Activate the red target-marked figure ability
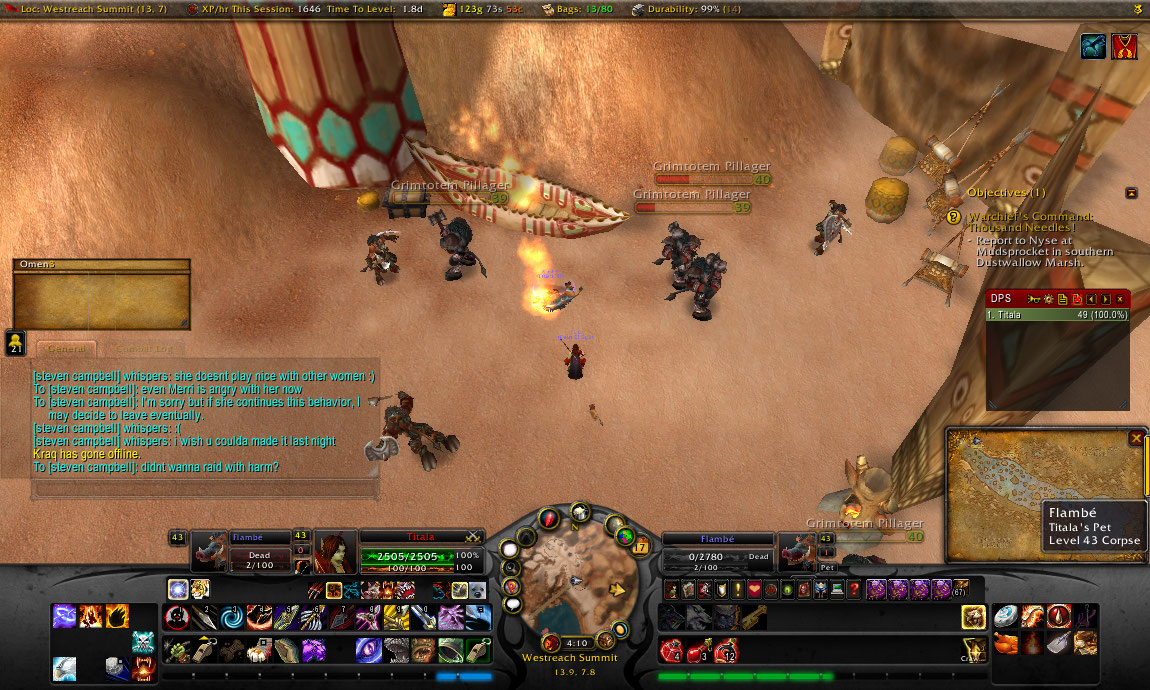This screenshot has height=690, width=1150. (178, 617)
